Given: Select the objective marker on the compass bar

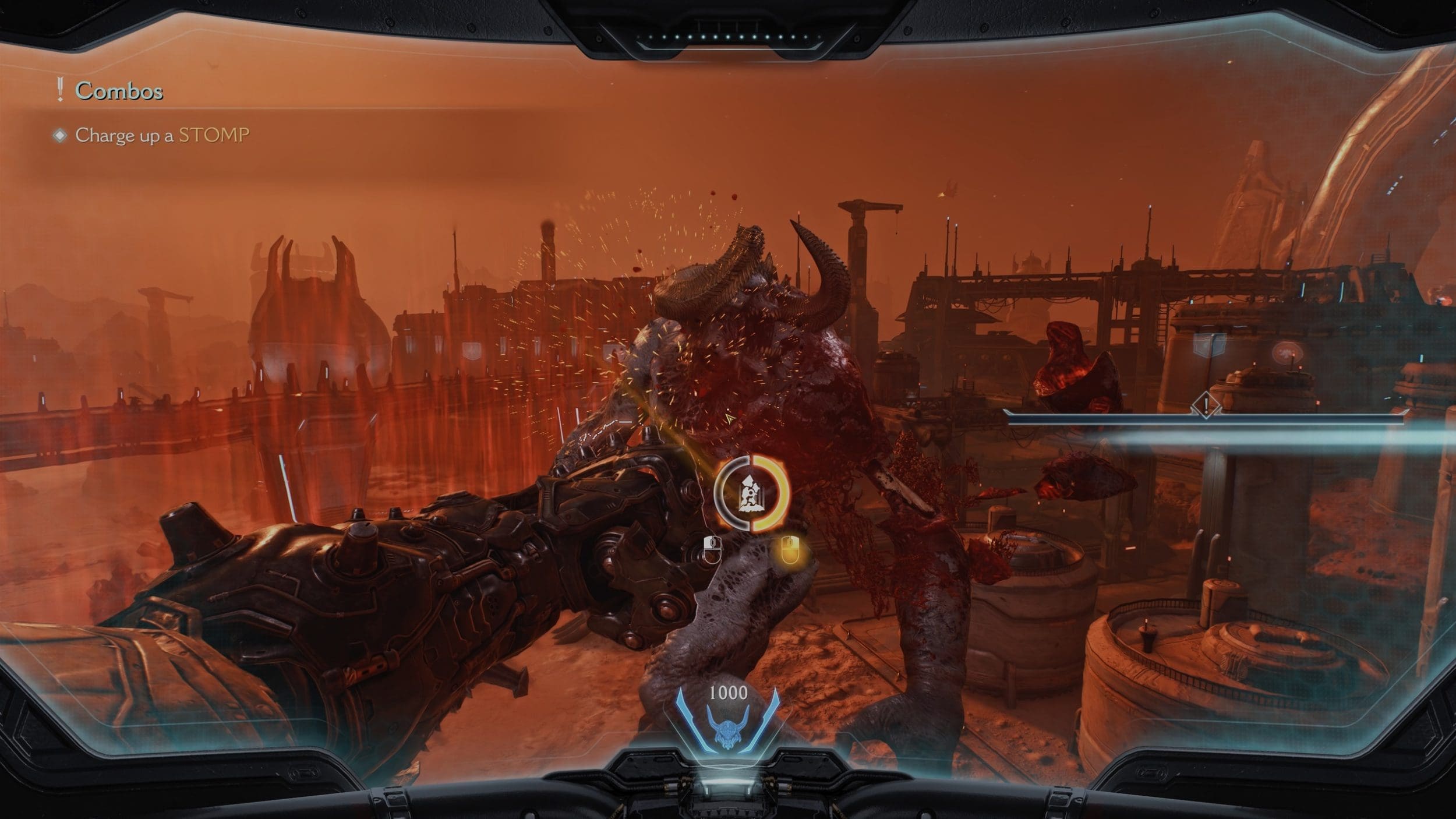Looking at the screenshot, I should coord(1205,404).
